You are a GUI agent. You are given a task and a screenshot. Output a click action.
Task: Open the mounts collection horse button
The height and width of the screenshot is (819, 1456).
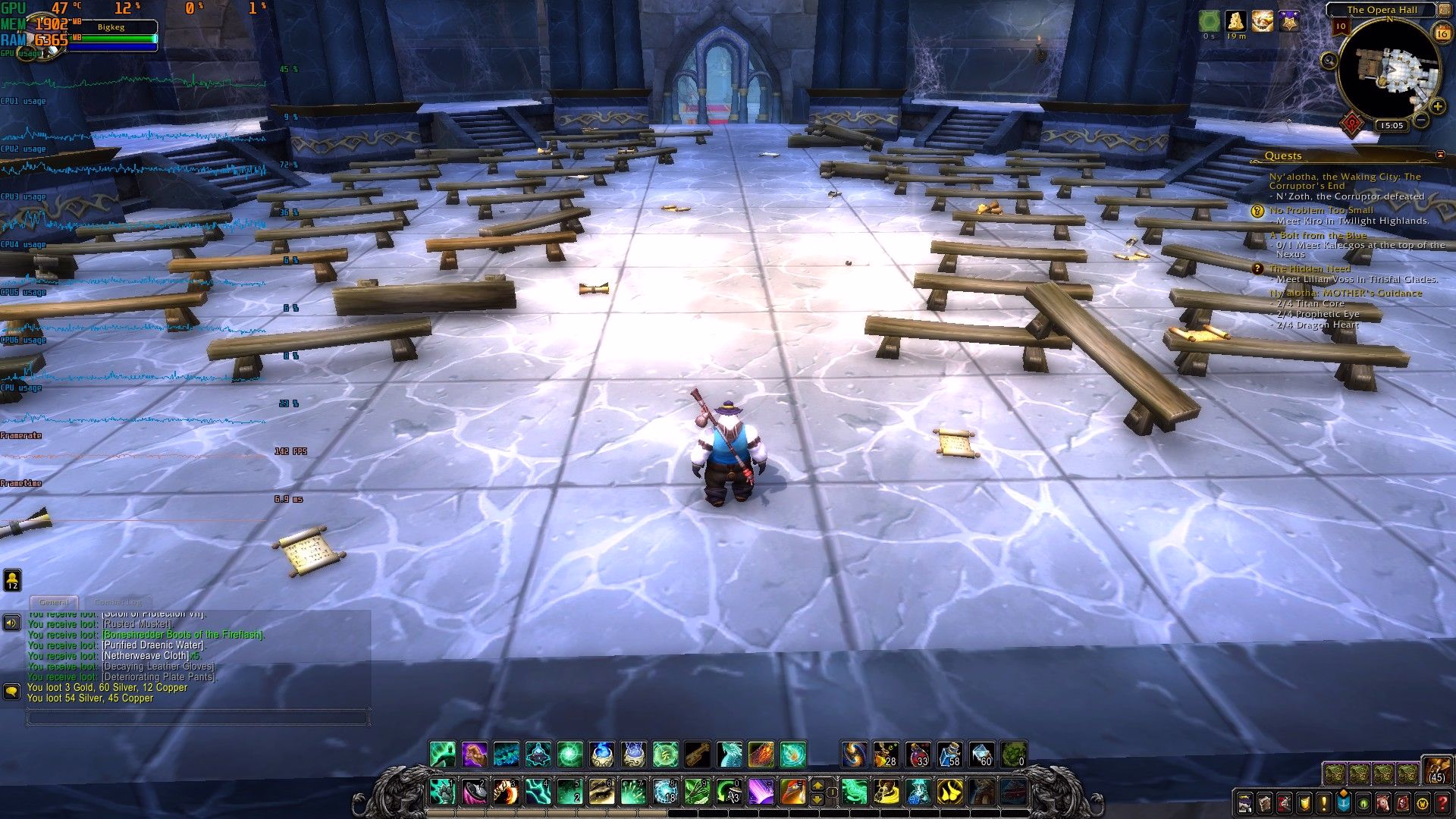[x=1383, y=802]
